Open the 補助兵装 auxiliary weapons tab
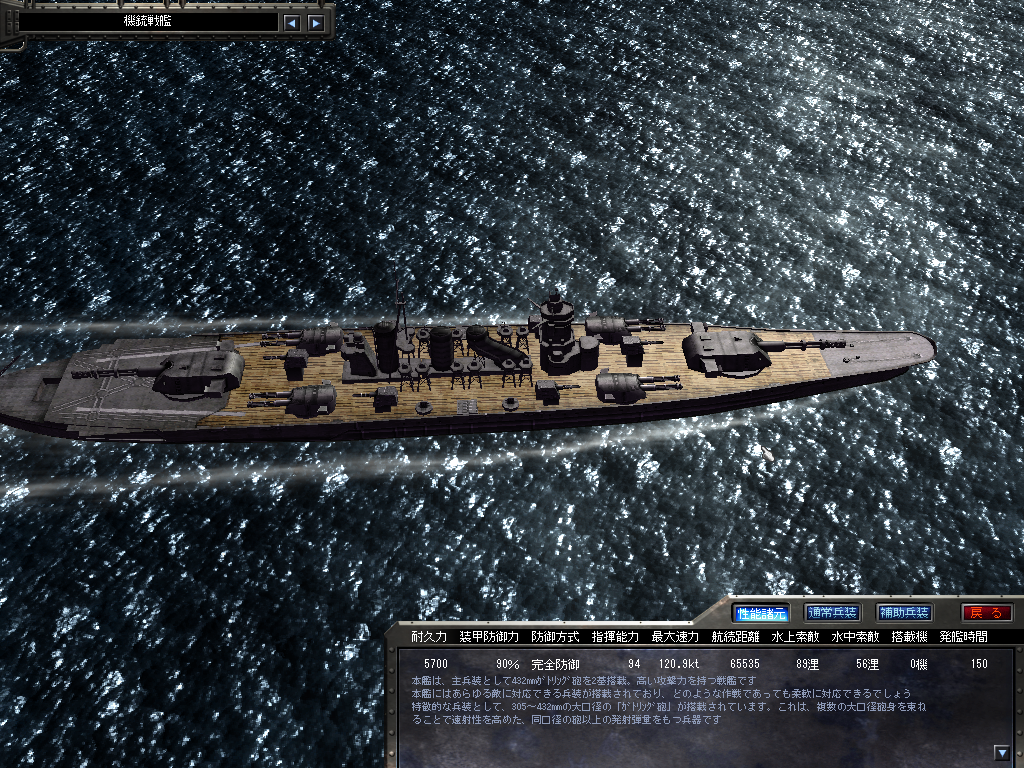This screenshot has height=768, width=1024. 904,613
